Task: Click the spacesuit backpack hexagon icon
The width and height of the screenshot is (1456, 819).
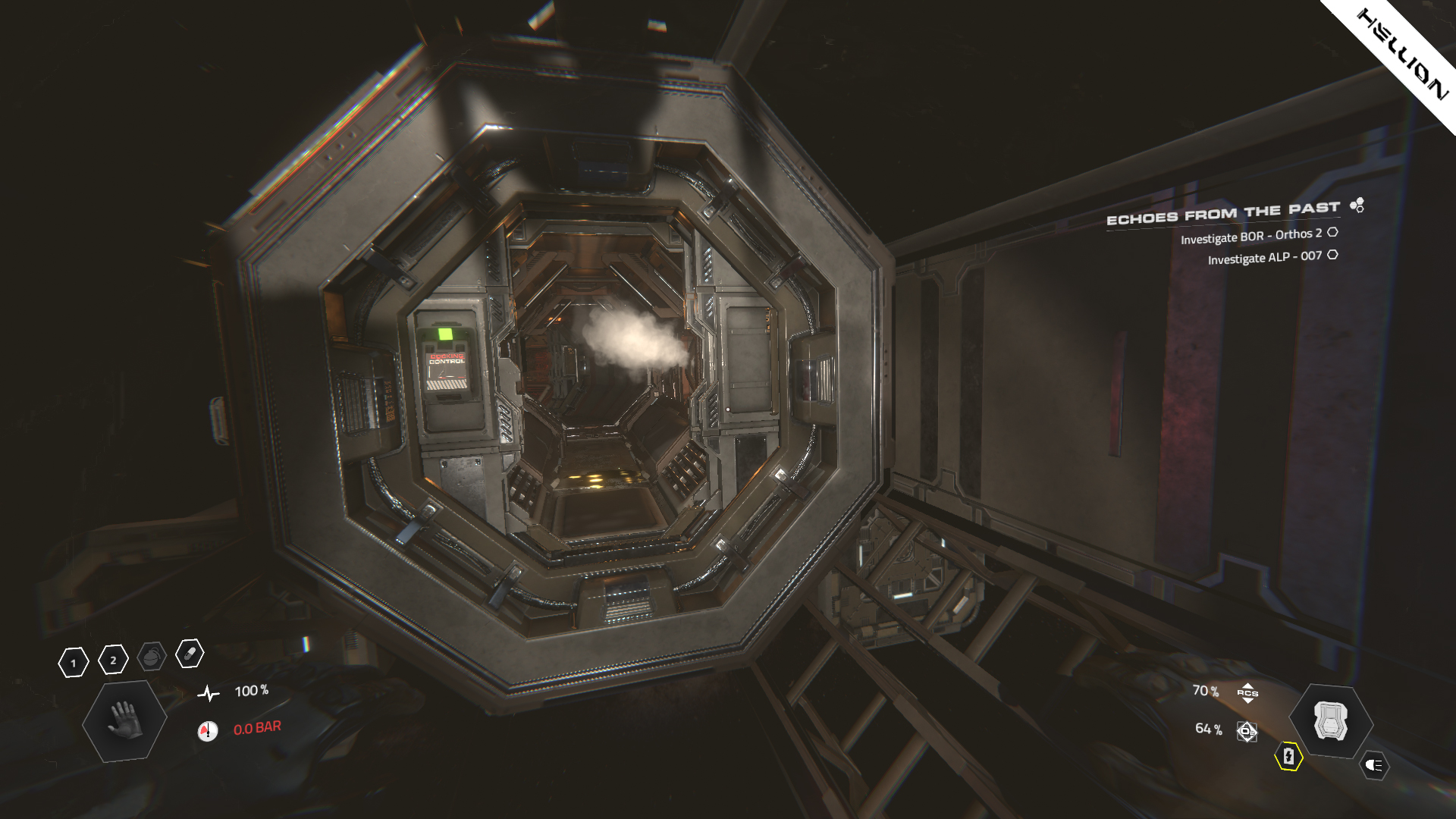Action: point(1331,719)
